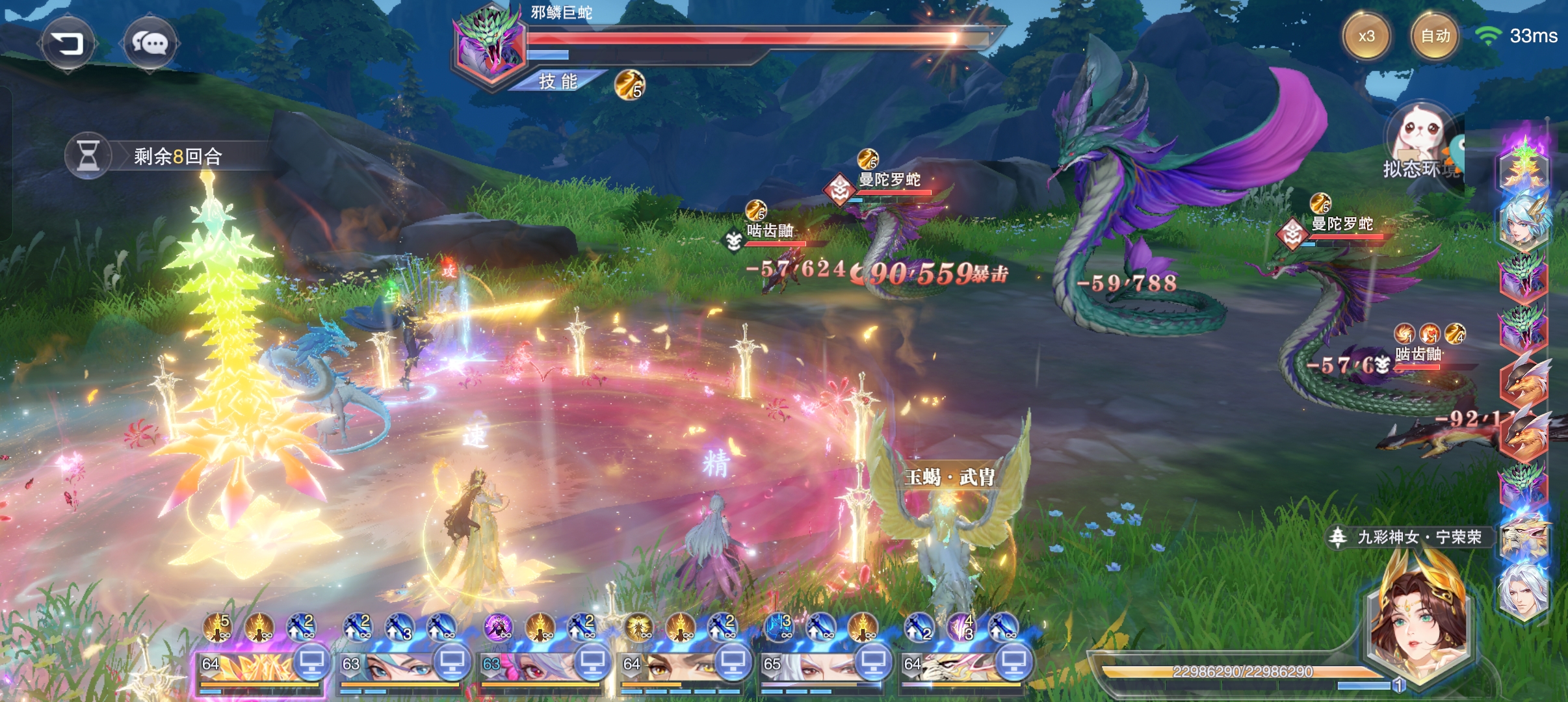The image size is (1568, 702).
Task: Select blue-haired woman in turn order
Action: point(1524,221)
